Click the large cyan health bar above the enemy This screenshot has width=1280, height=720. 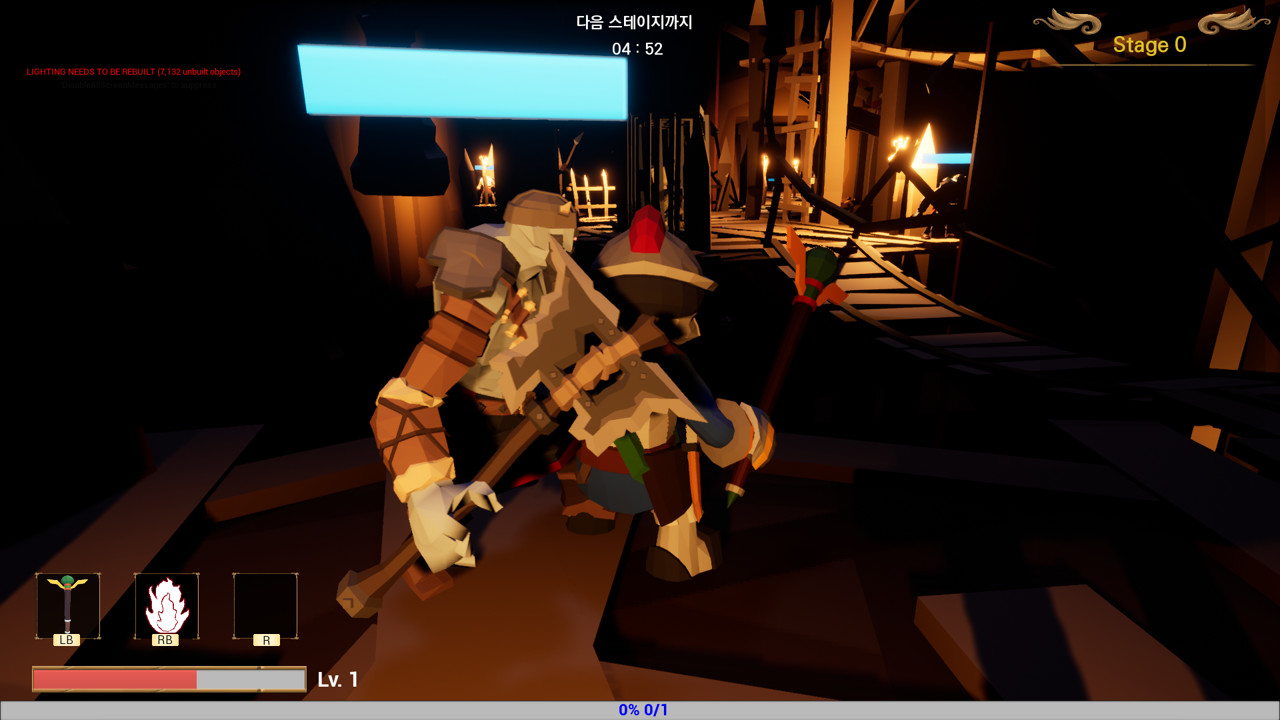(x=463, y=80)
